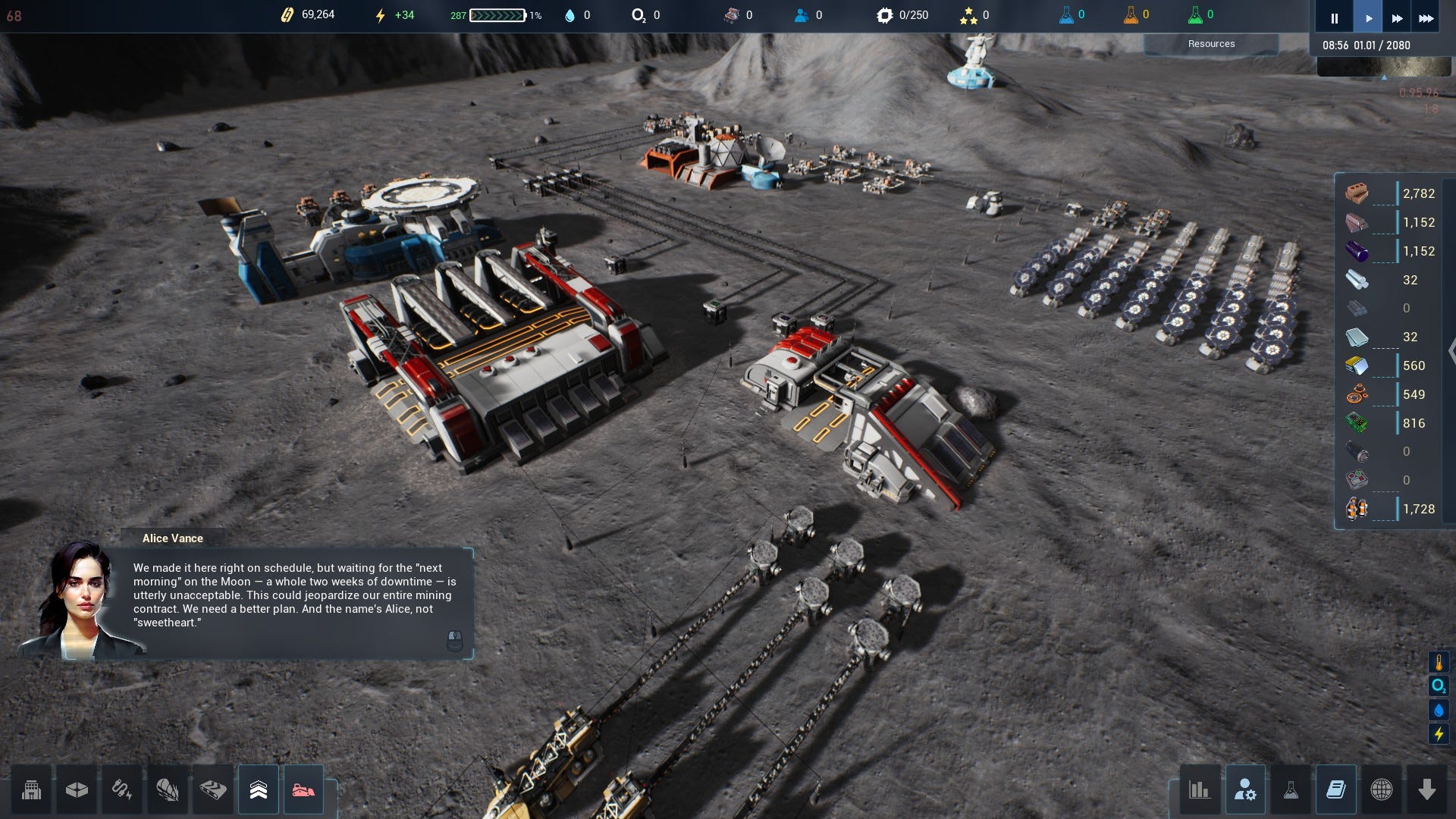Choose the greenhouse dome build category
The width and height of the screenshot is (1456, 819).
[168, 790]
